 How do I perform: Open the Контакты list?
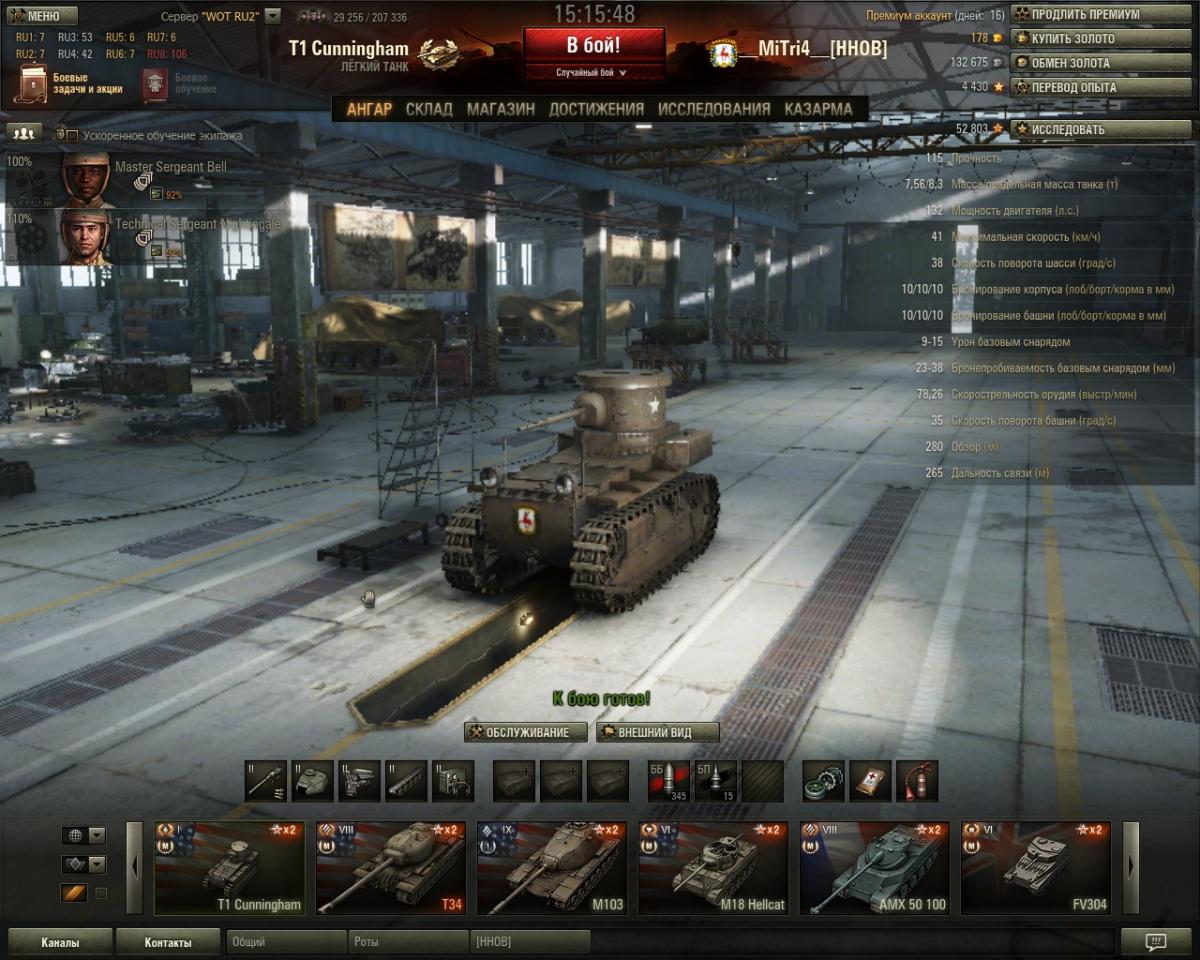tap(167, 942)
